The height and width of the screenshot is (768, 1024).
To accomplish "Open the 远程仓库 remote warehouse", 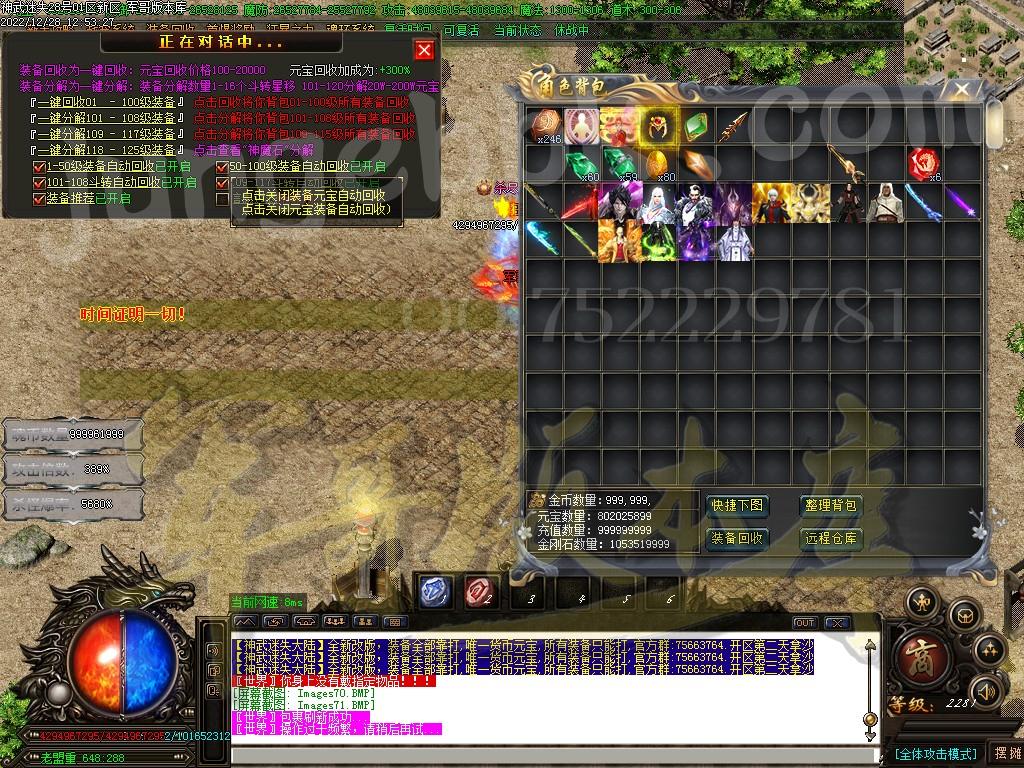I will tap(831, 538).
